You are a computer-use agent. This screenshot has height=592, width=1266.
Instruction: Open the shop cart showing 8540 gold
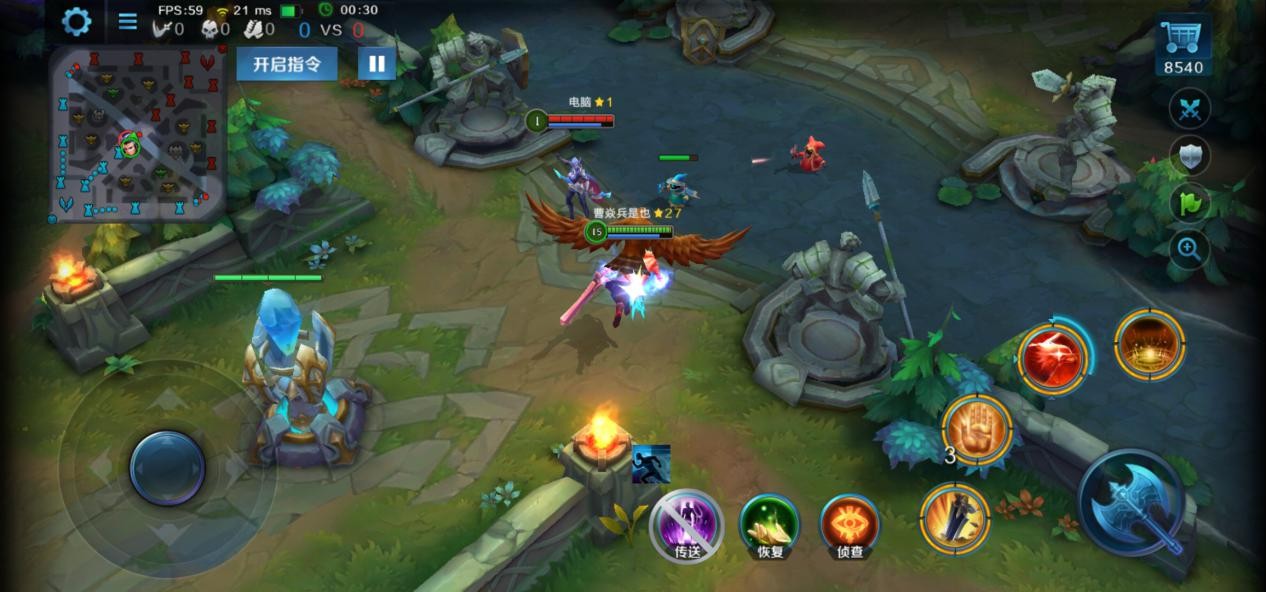pos(1183,46)
